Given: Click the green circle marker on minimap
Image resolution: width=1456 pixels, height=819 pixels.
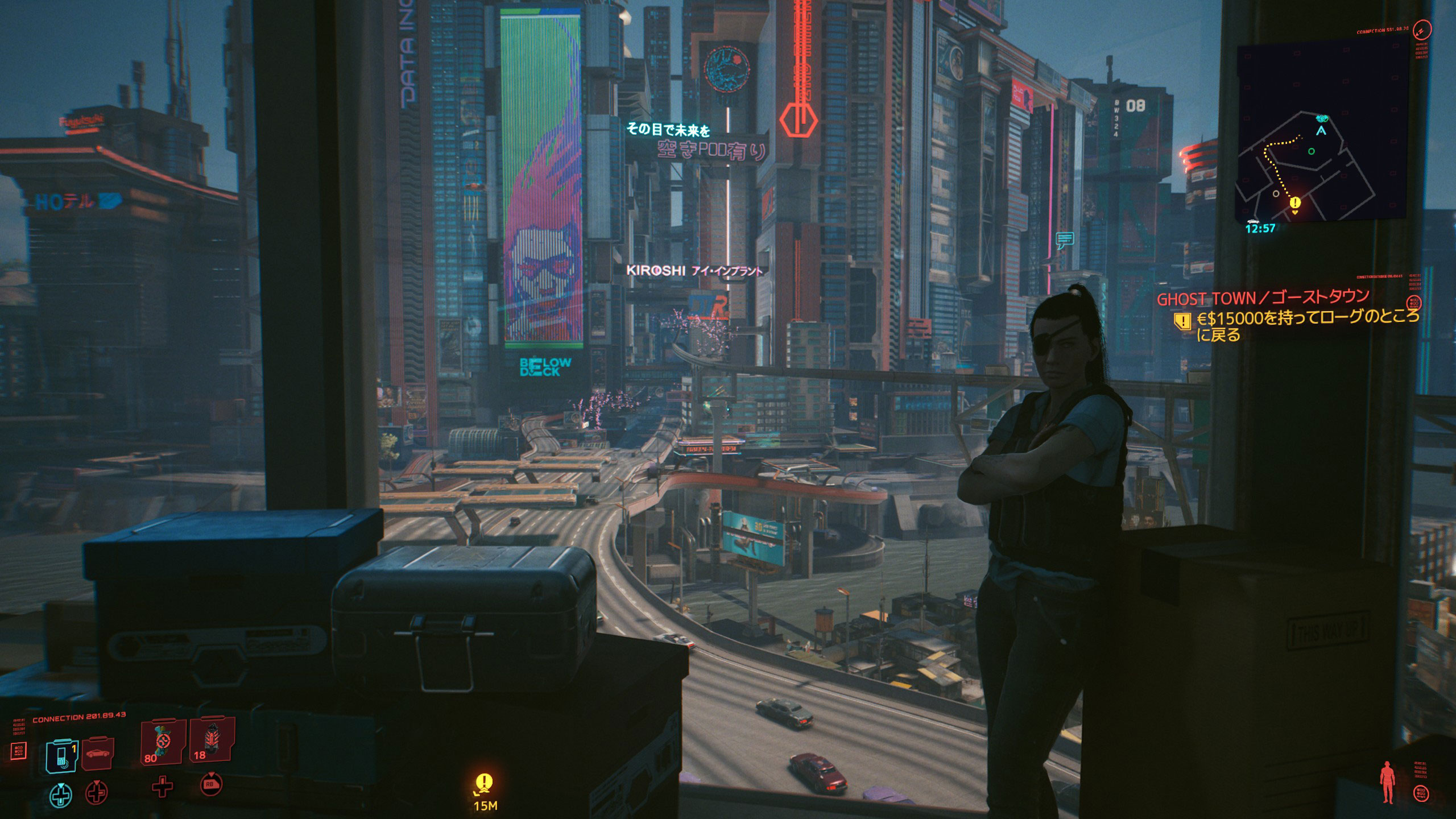Looking at the screenshot, I should 1312,151.
